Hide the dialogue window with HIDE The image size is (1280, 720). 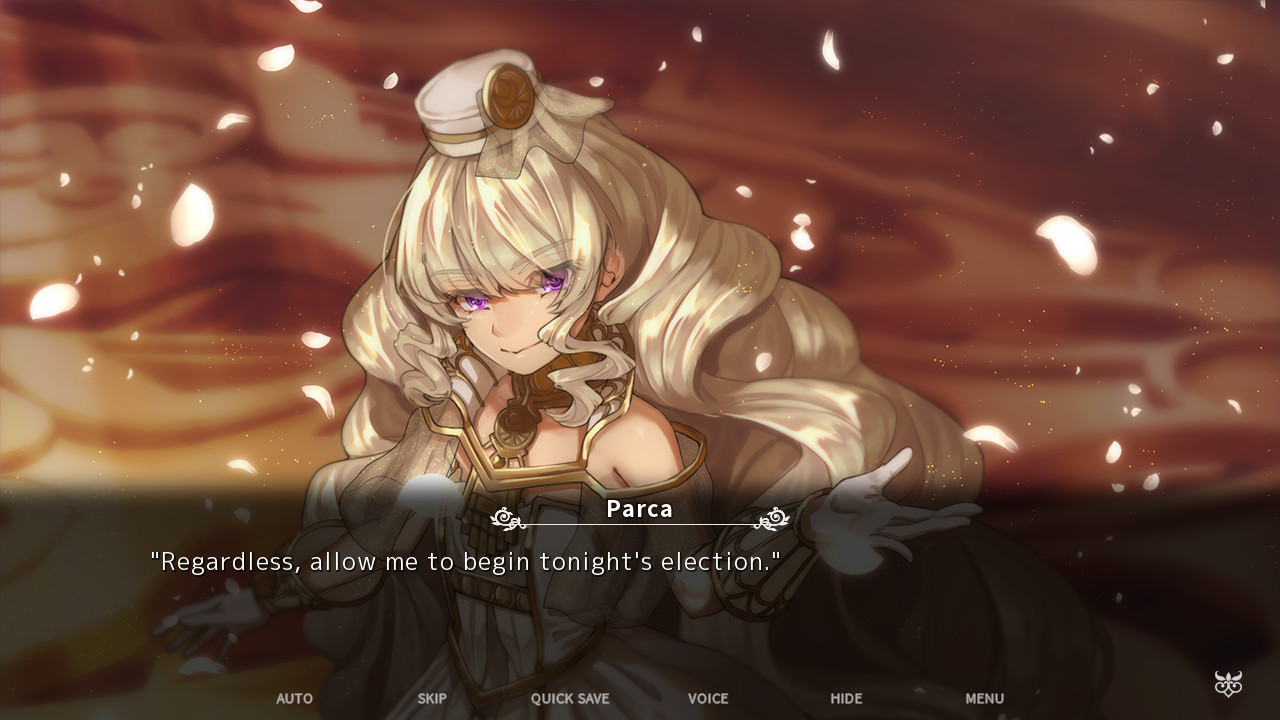point(845,699)
